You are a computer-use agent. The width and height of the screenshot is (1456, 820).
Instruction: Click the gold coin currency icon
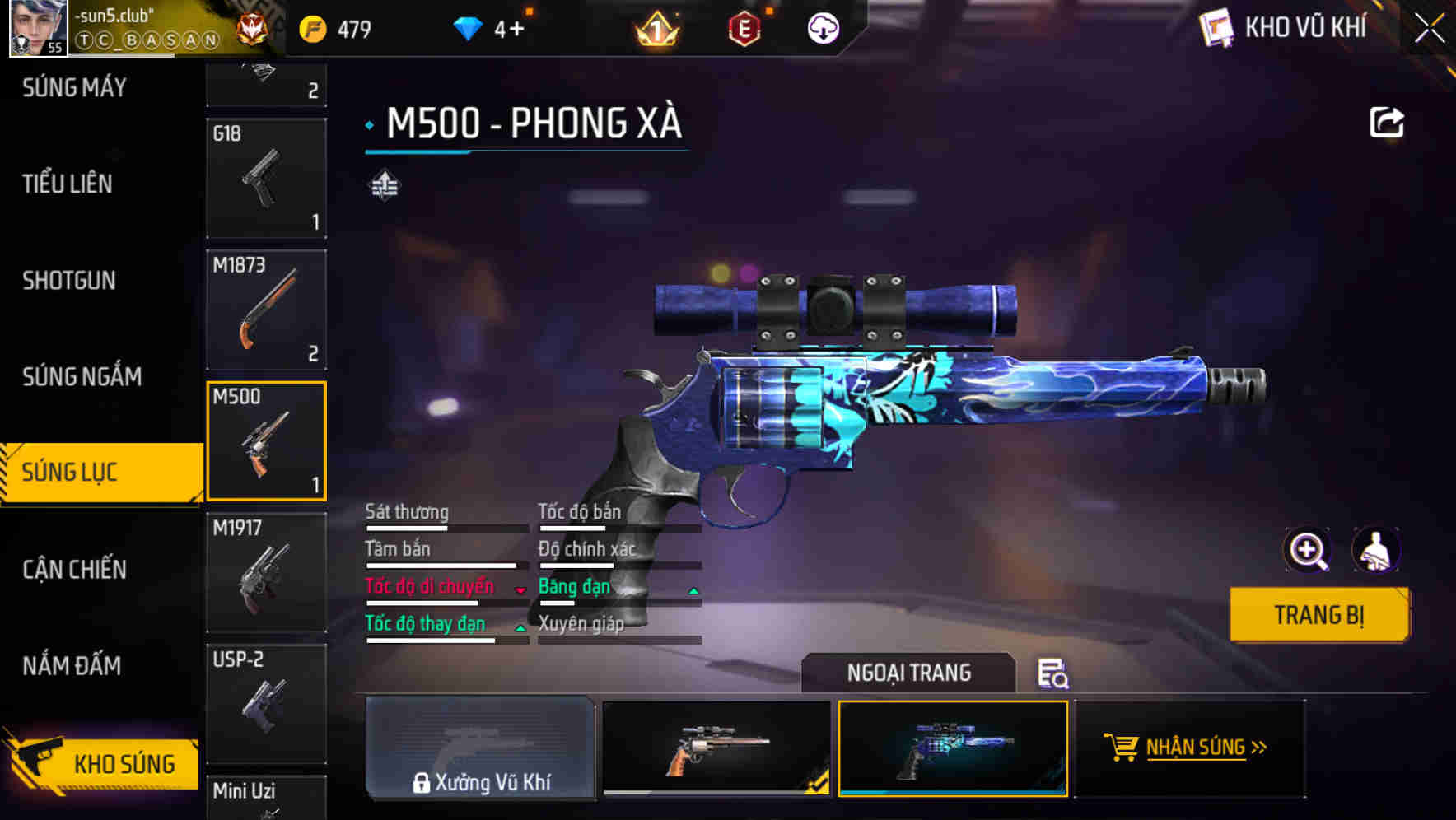pyautogui.click(x=311, y=27)
